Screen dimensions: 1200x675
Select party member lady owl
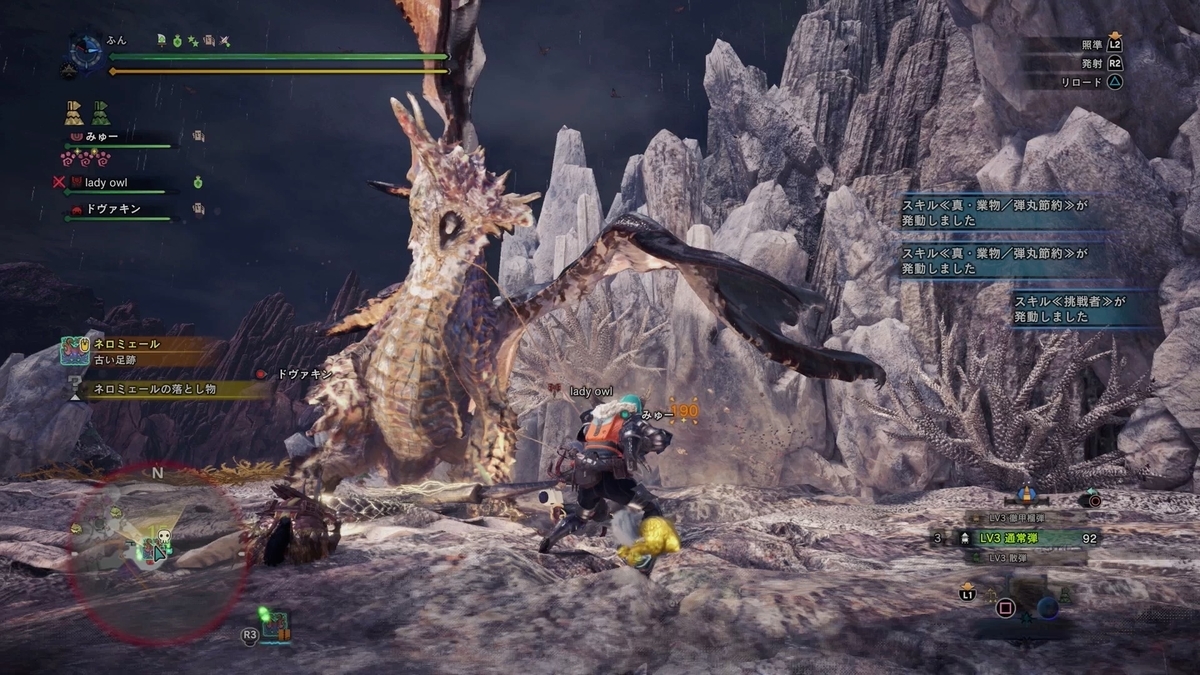pyautogui.click(x=112, y=183)
